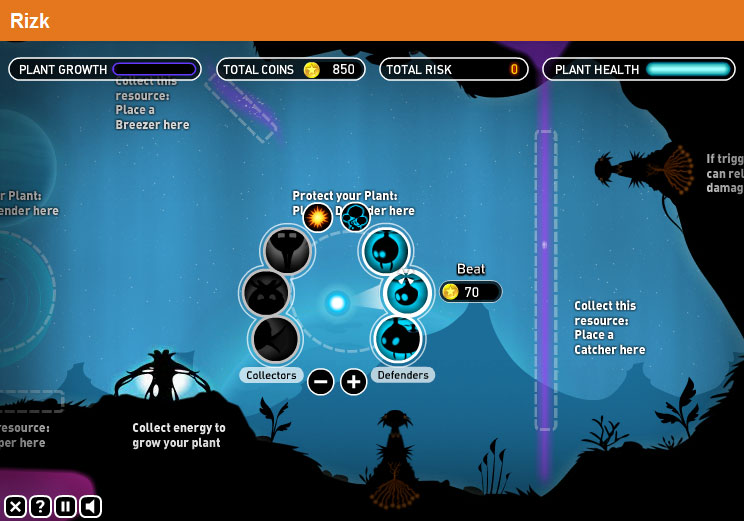
Task: Close the game with the X button
Action: coord(15,506)
